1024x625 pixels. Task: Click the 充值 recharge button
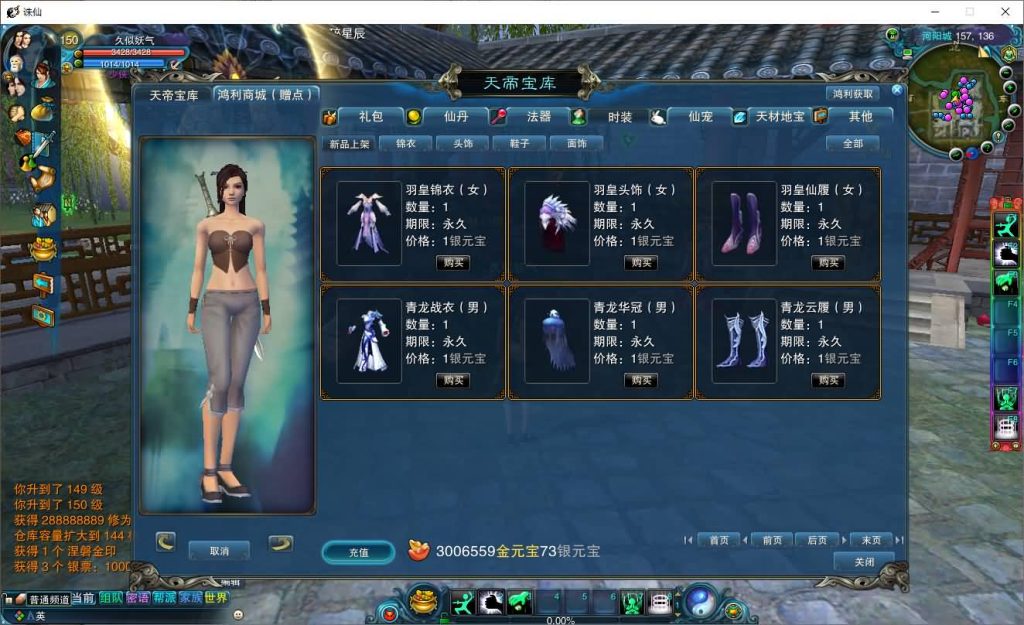[x=358, y=552]
